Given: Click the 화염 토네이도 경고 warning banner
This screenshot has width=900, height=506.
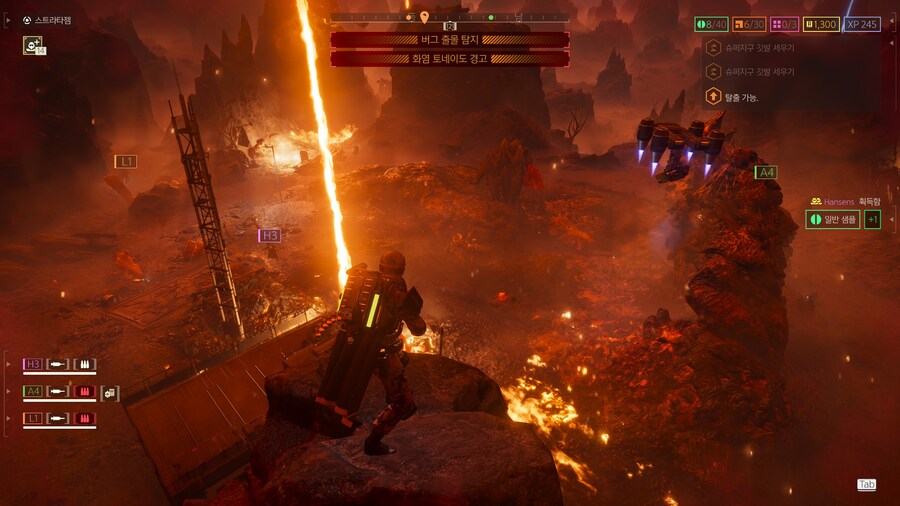Looking at the screenshot, I should pyautogui.click(x=449, y=58).
